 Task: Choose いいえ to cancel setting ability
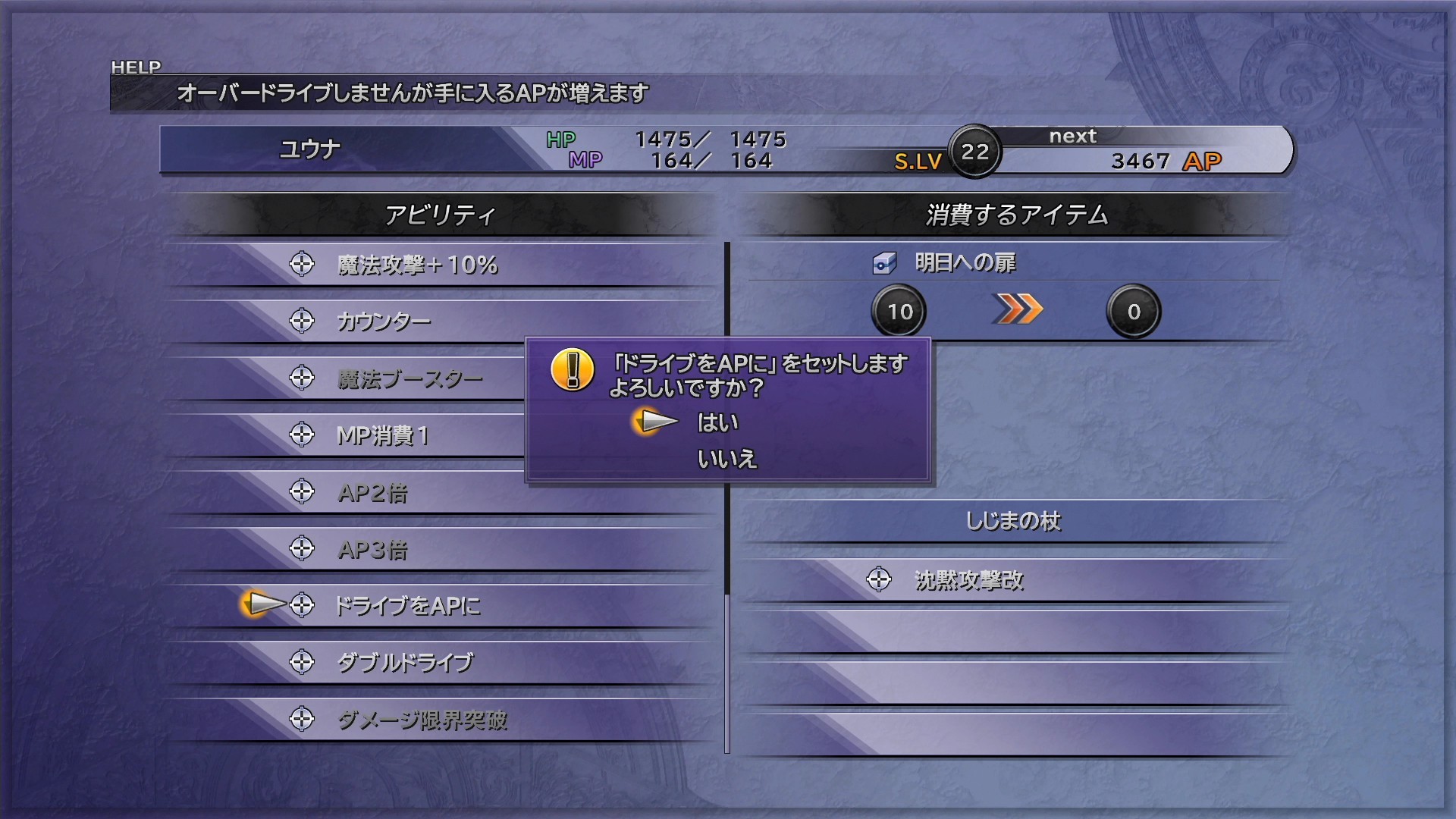[x=726, y=459]
